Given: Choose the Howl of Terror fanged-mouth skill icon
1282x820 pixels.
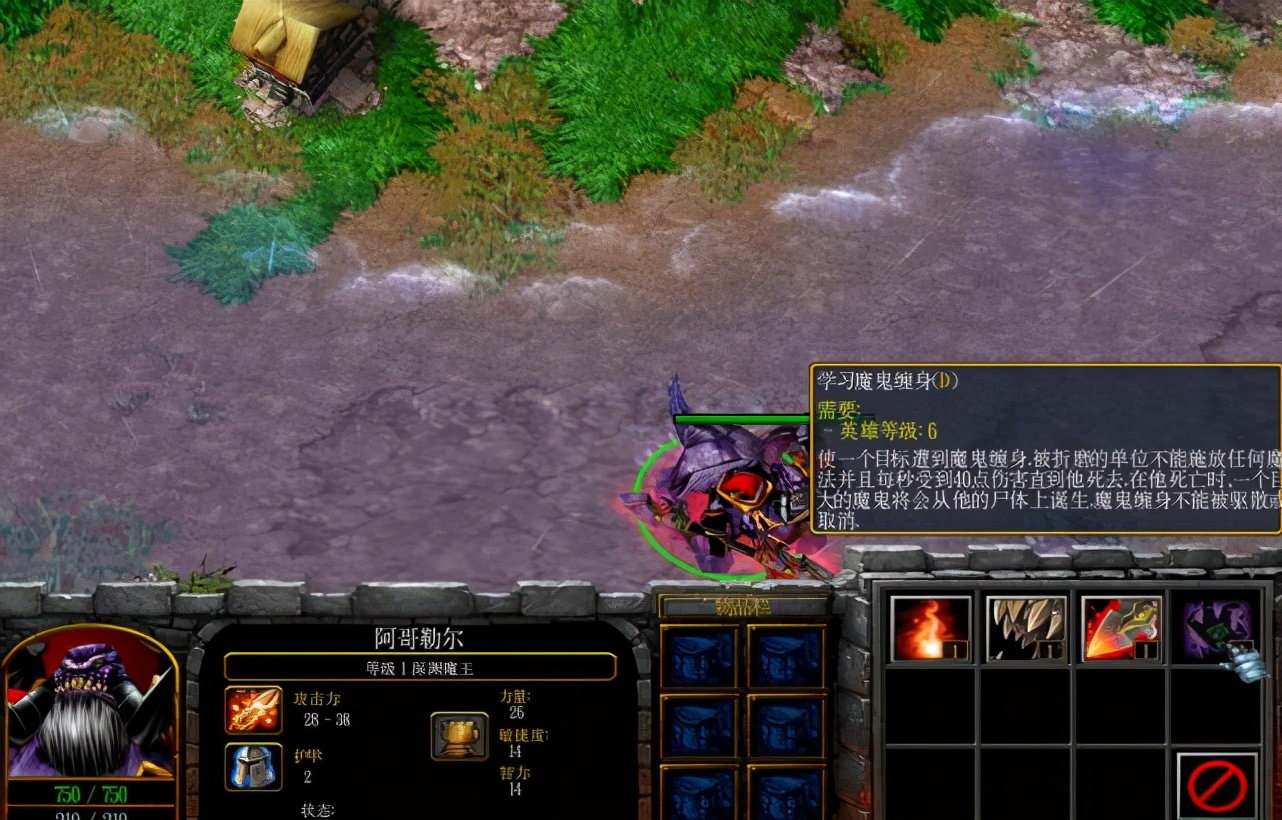Looking at the screenshot, I should [x=1024, y=628].
